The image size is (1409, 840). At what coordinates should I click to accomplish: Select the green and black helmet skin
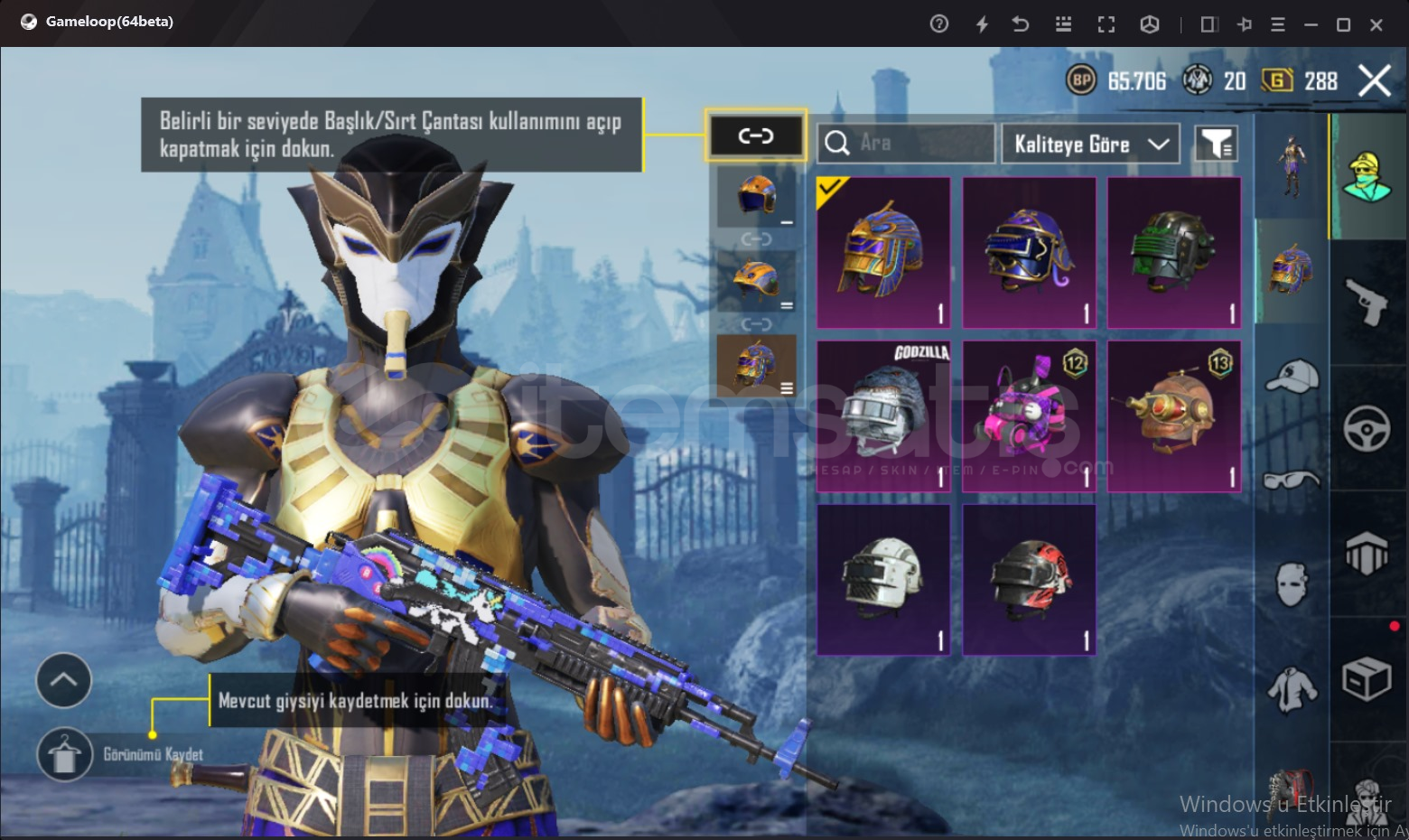pyautogui.click(x=1174, y=252)
